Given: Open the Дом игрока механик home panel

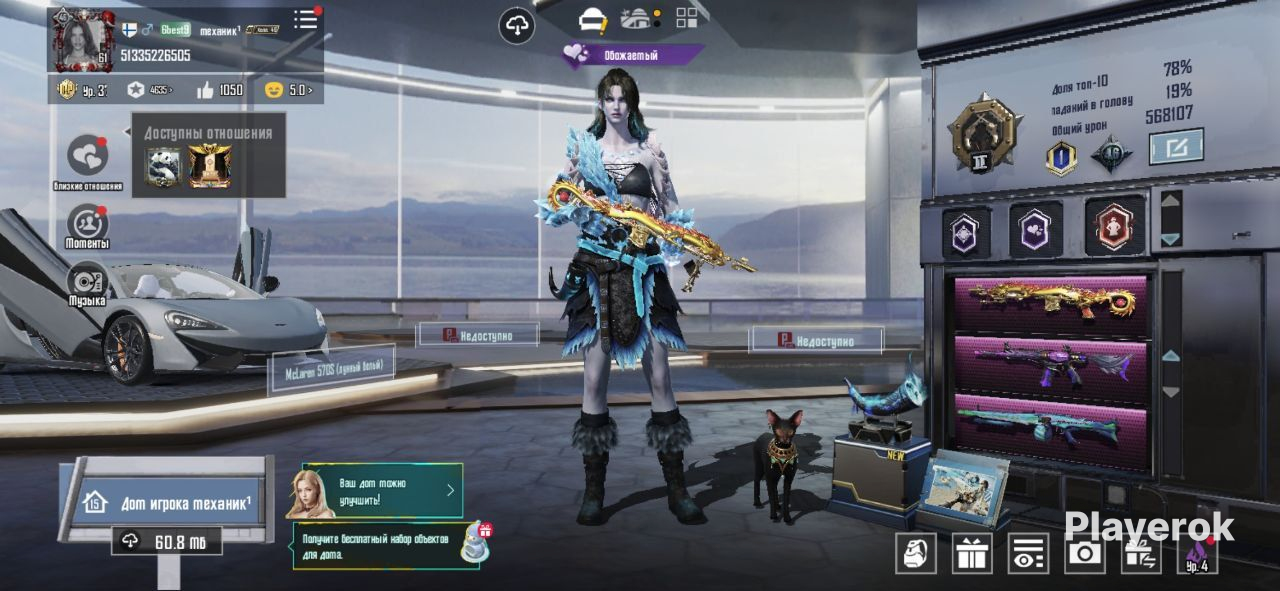Looking at the screenshot, I should pyautogui.click(x=166, y=503).
